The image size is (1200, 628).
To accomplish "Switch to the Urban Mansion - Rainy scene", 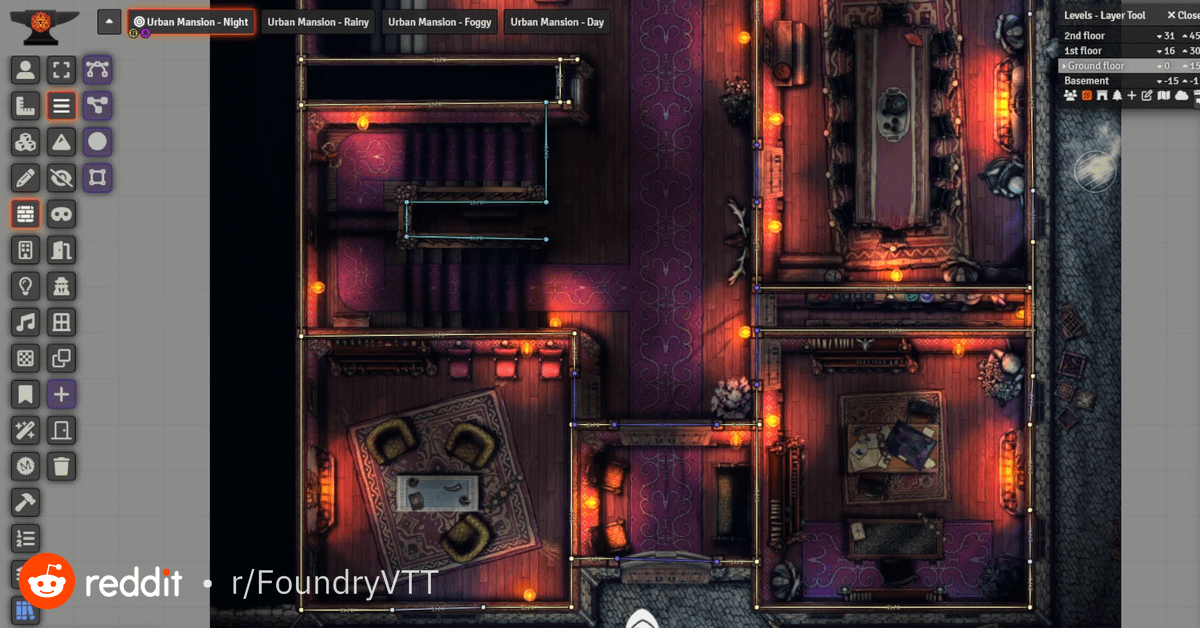I will click(x=318, y=22).
